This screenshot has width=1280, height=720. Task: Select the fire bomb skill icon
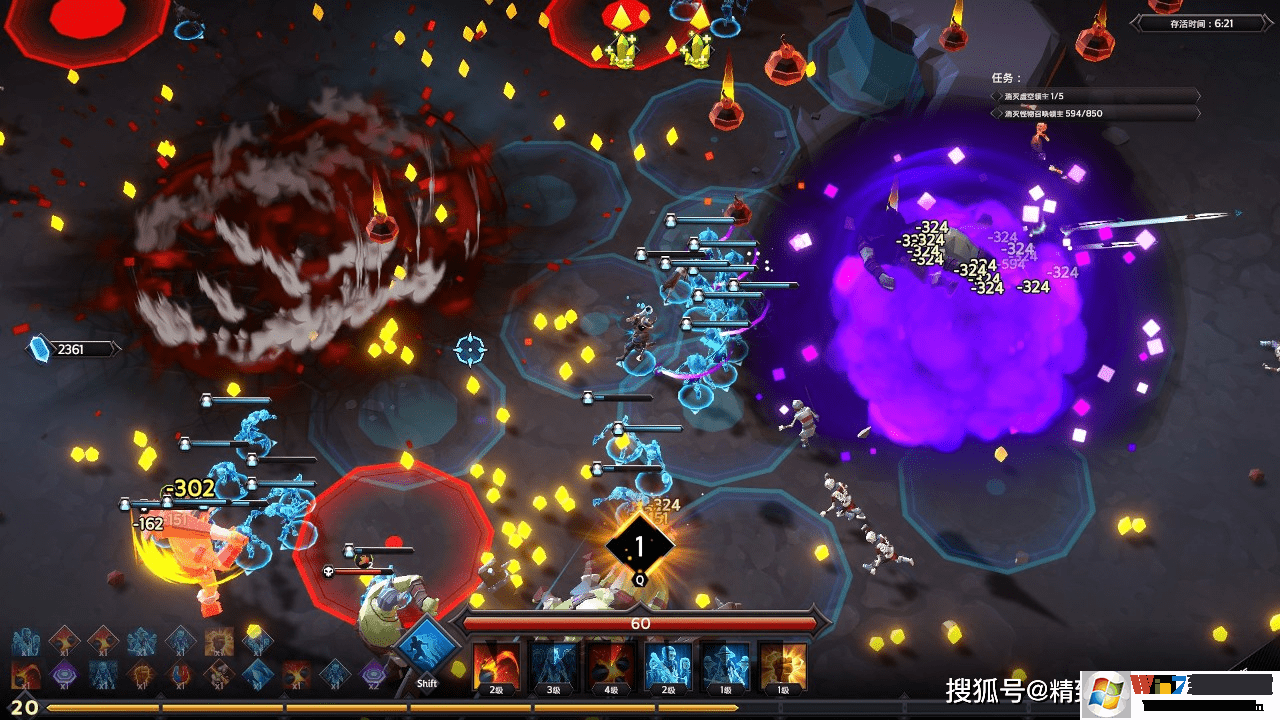pyautogui.click(x=495, y=663)
